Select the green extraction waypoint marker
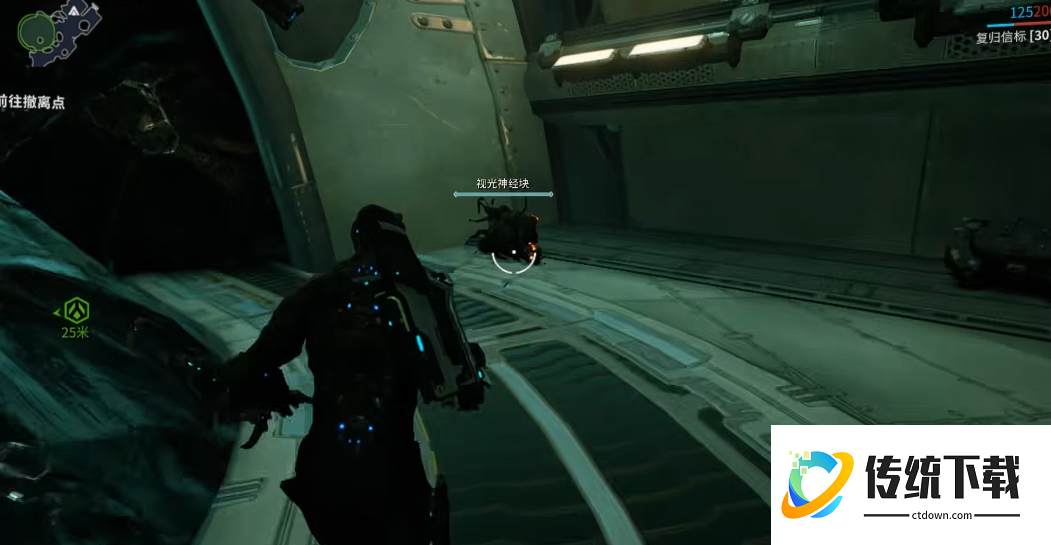The image size is (1051, 545). pos(74,312)
